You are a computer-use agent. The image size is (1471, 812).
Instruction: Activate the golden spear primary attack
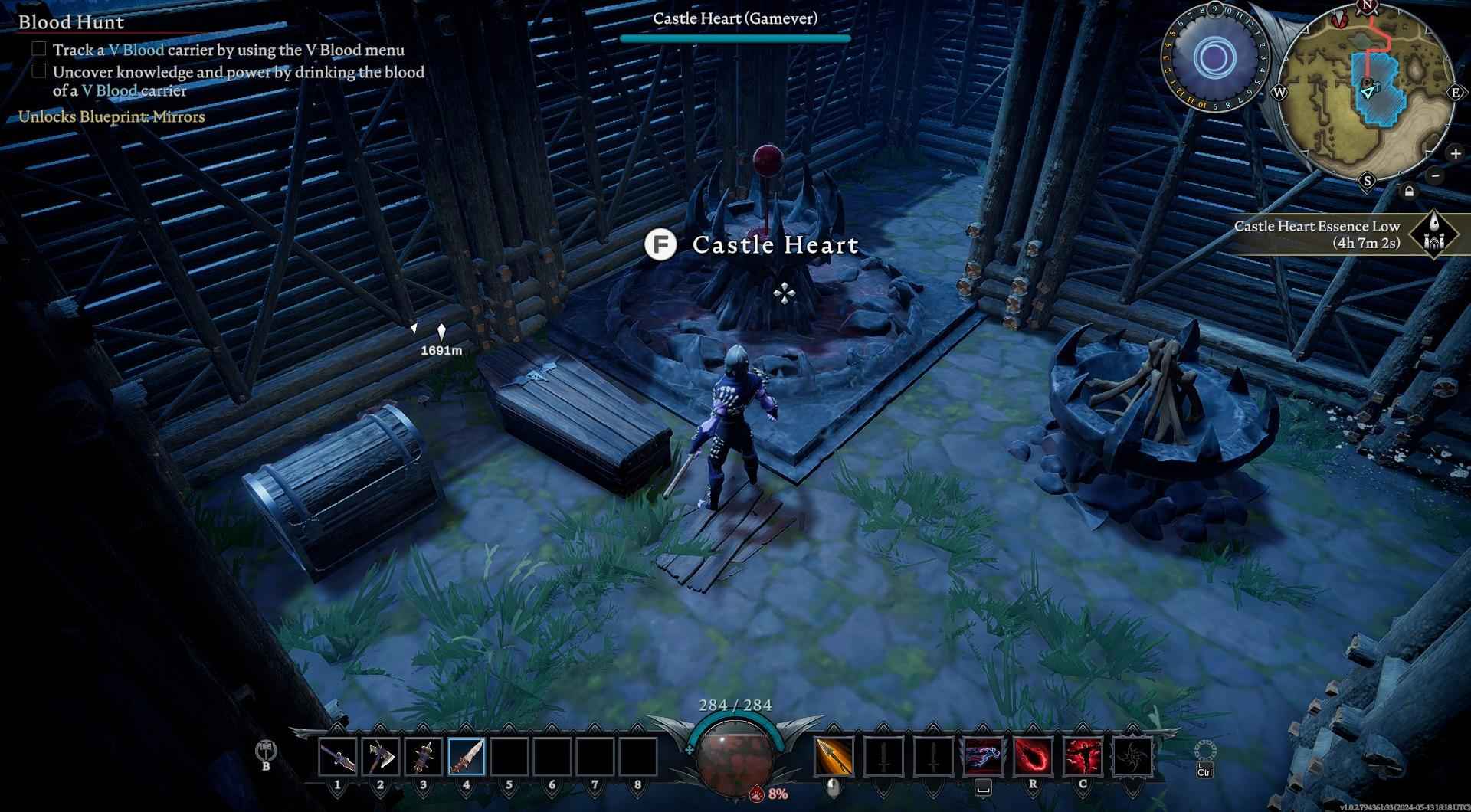tap(834, 756)
